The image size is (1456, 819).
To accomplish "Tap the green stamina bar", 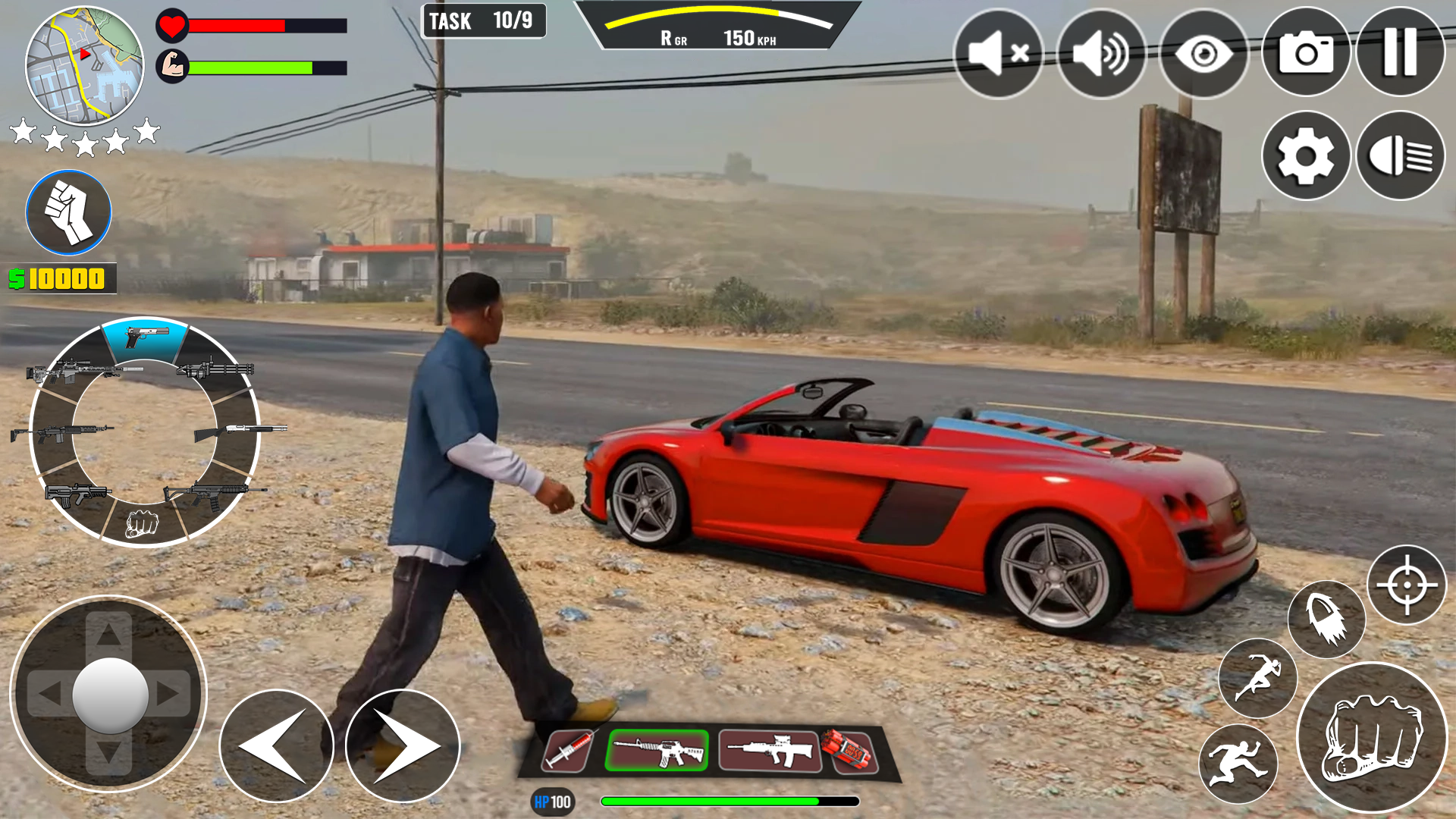I will pyautogui.click(x=250, y=67).
